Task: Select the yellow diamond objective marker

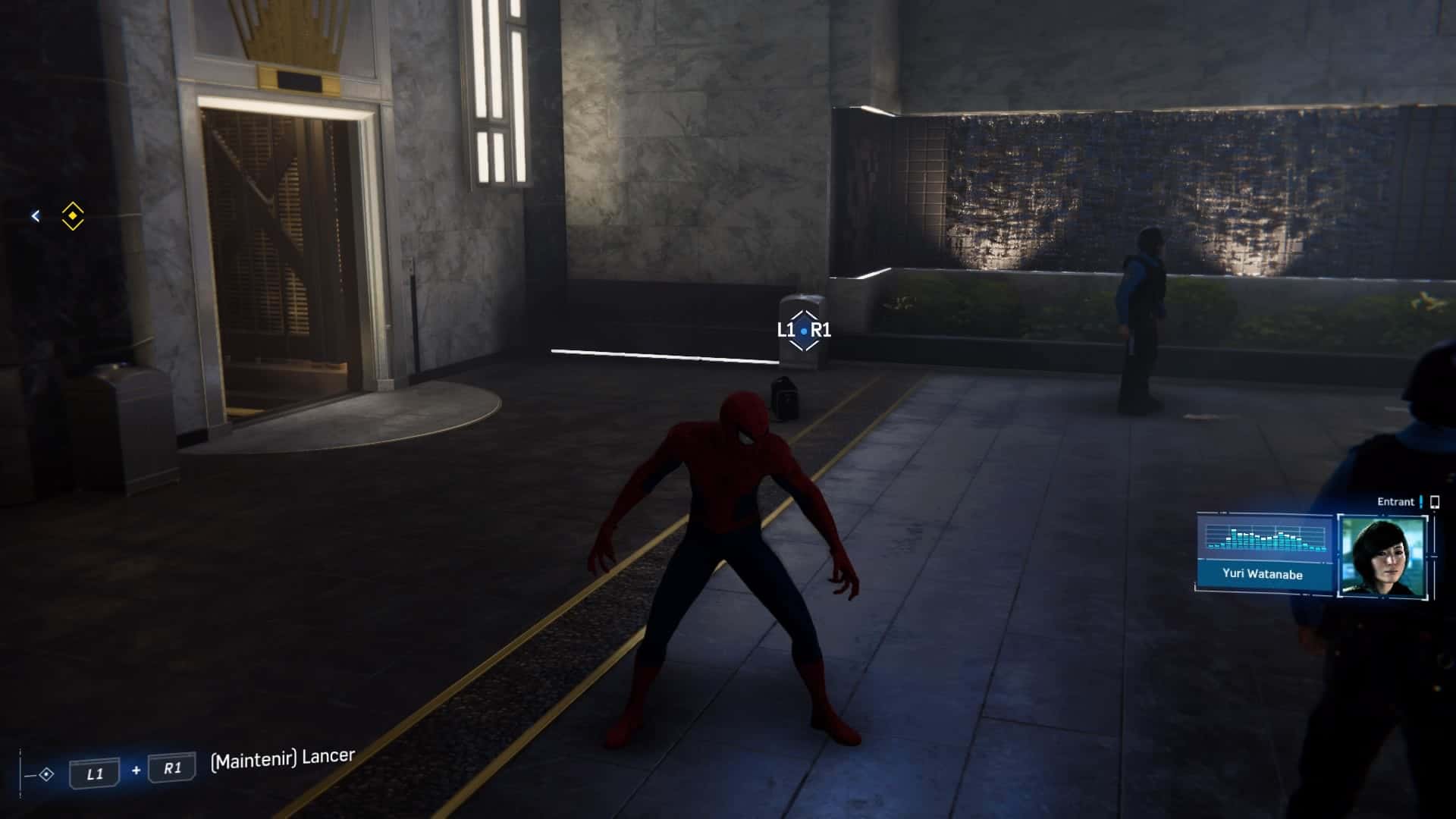Action: pos(73,216)
